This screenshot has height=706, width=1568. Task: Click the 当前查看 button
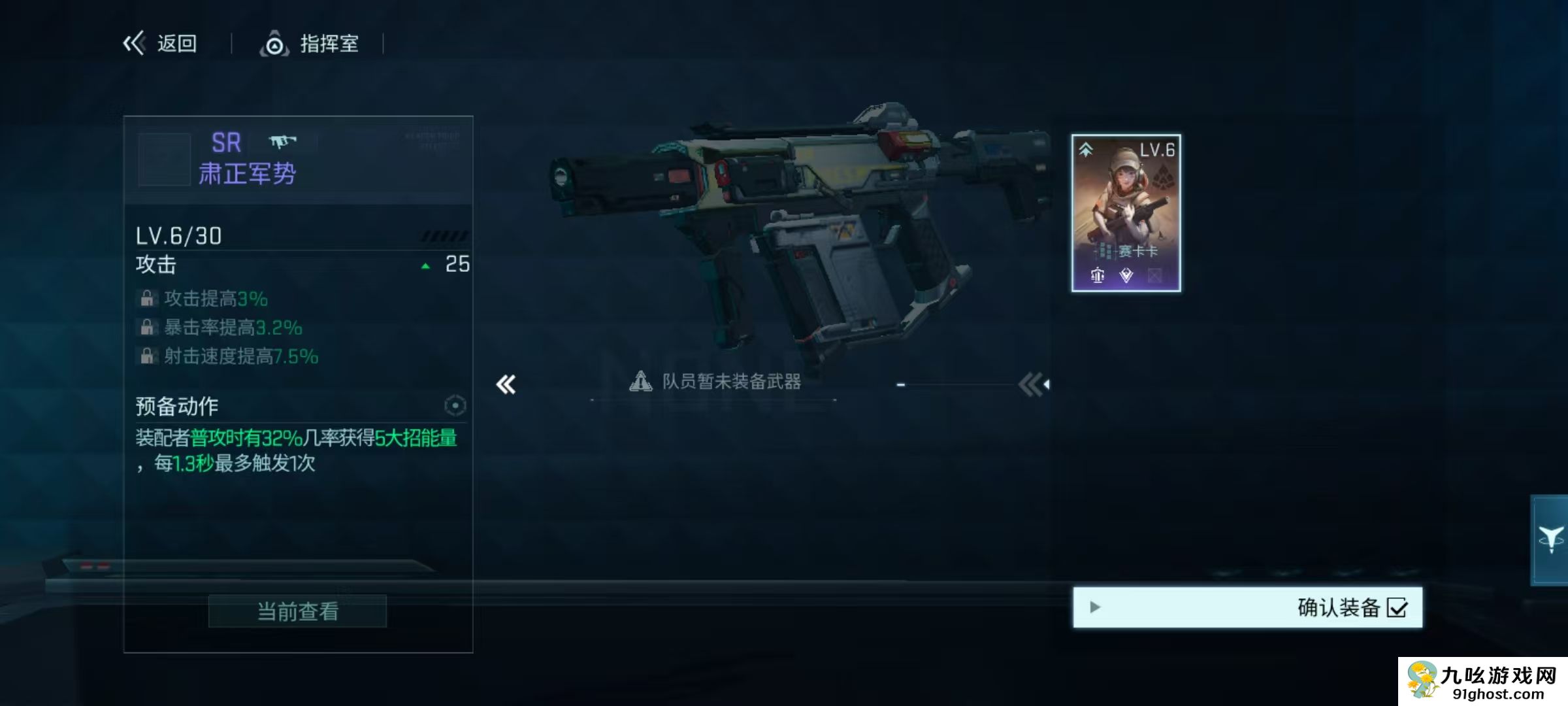click(297, 611)
